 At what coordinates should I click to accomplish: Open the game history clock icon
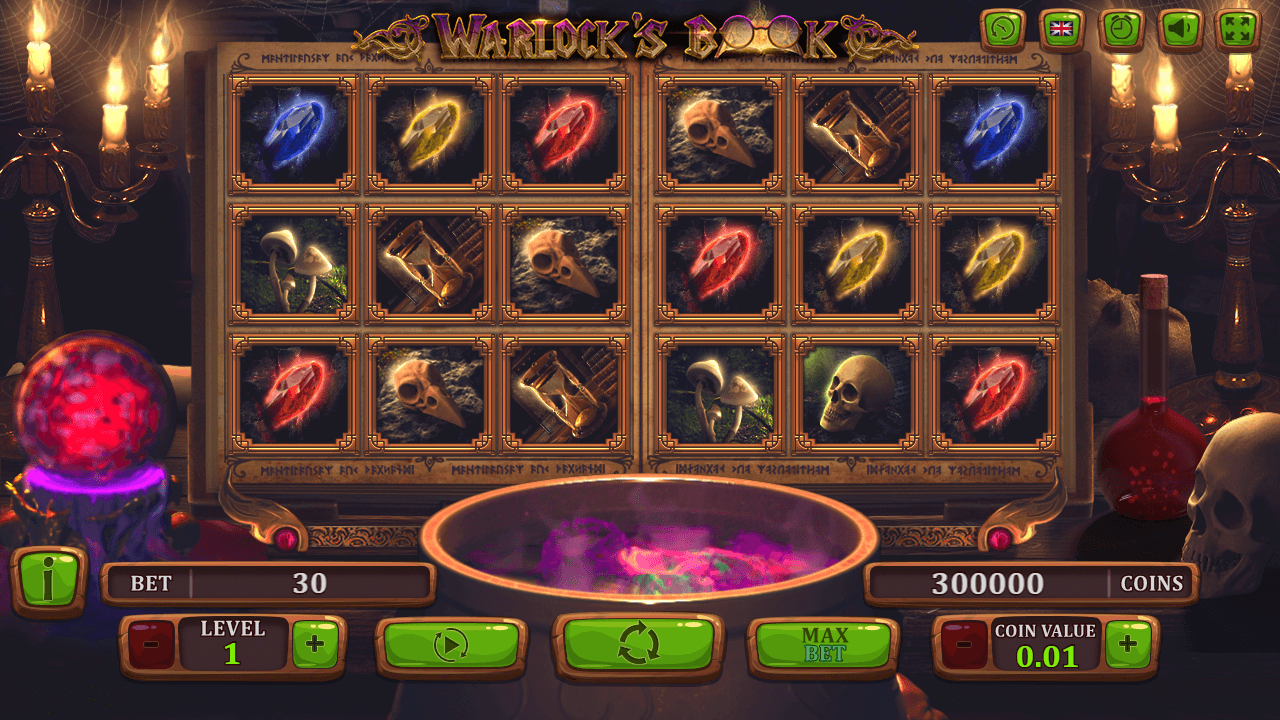click(x=1003, y=30)
